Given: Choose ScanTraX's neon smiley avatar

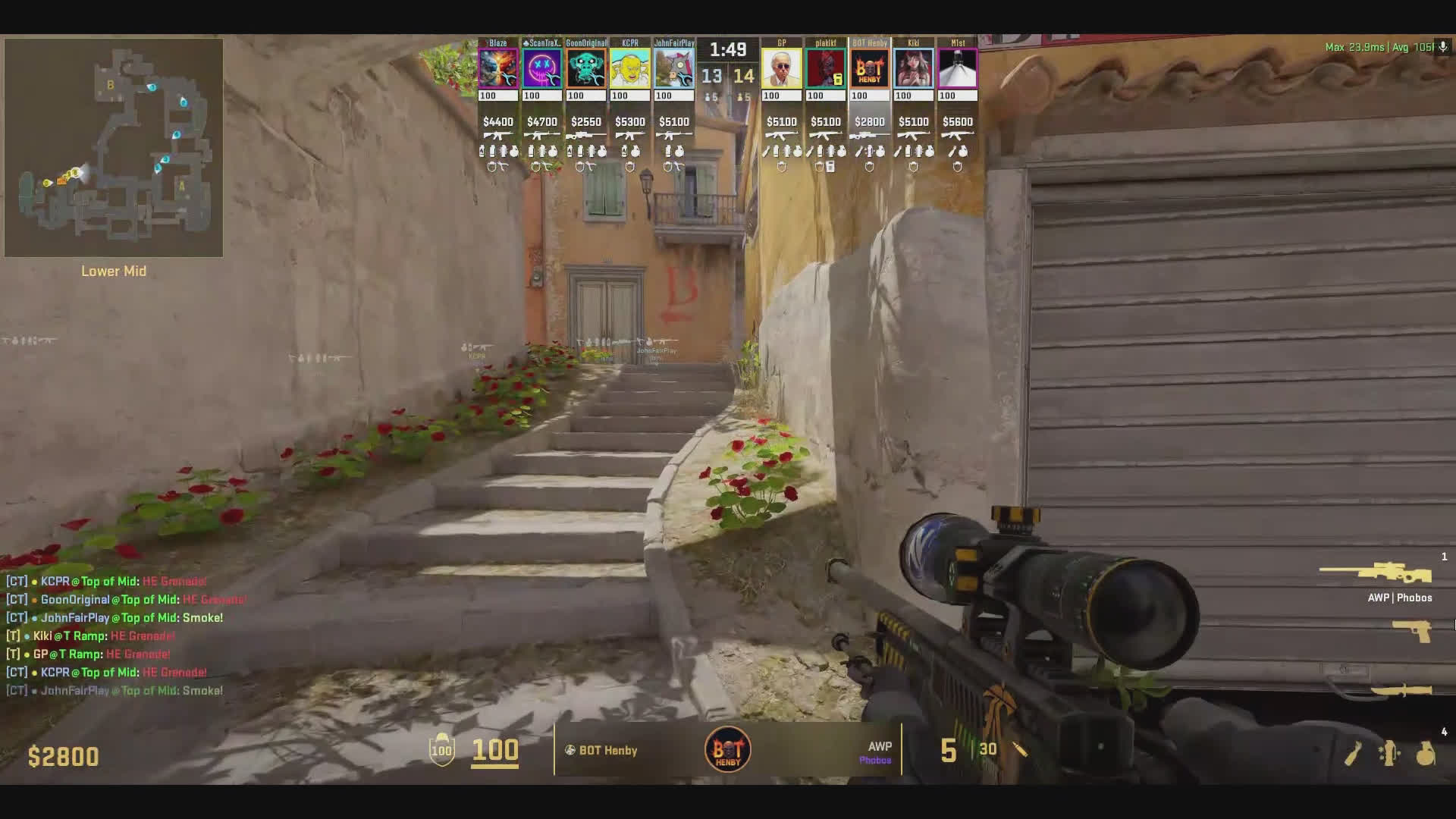Looking at the screenshot, I should coord(542,69).
